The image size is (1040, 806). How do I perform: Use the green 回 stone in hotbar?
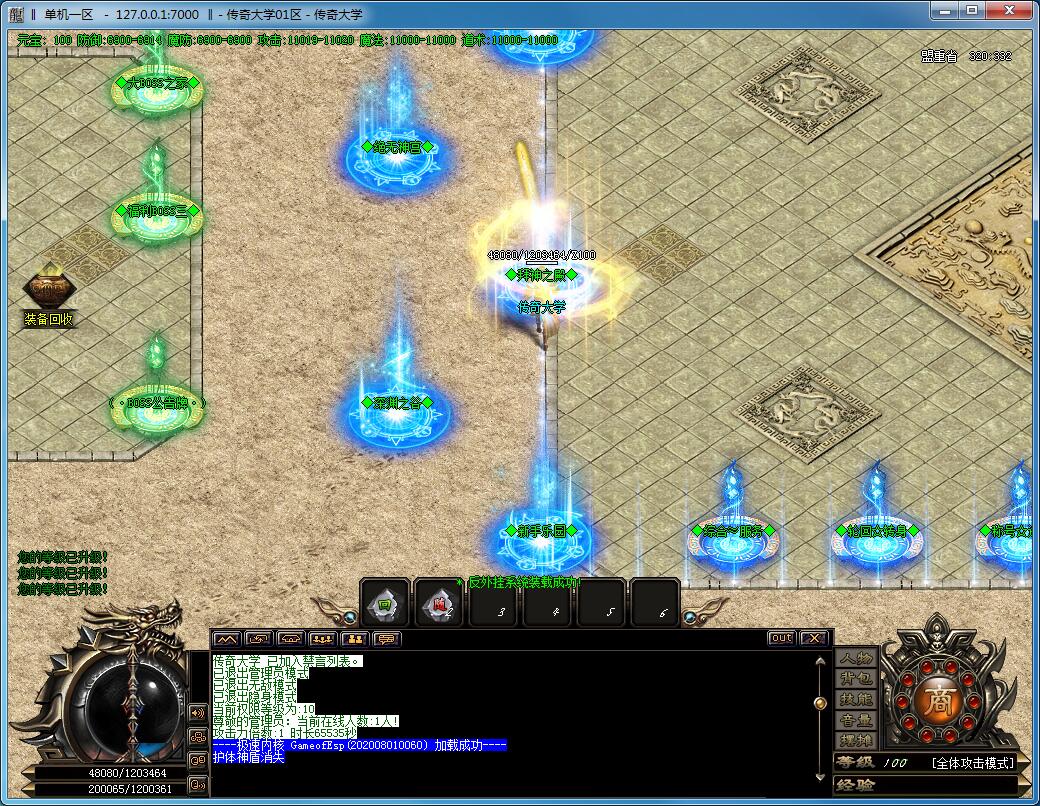coord(385,604)
